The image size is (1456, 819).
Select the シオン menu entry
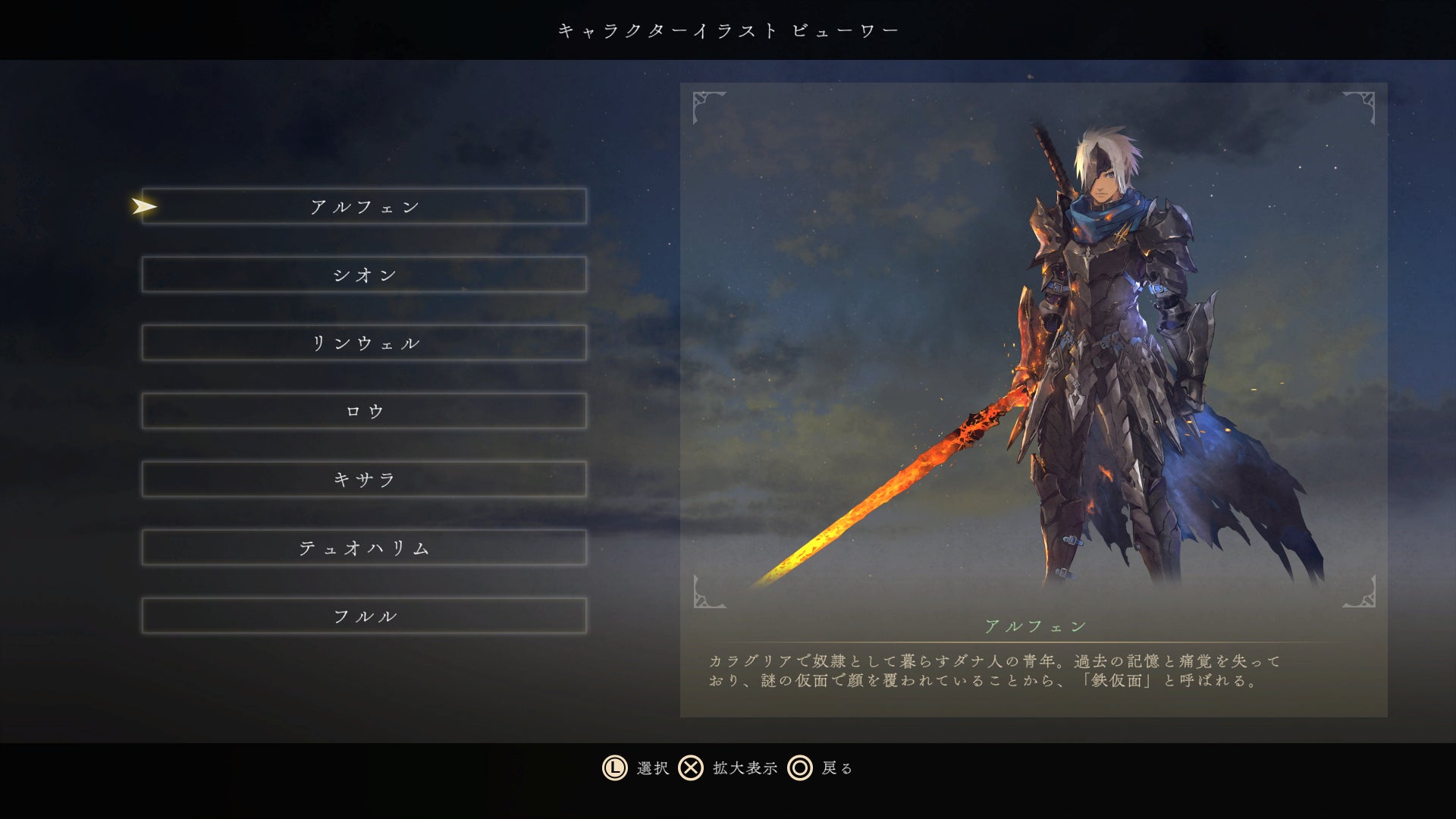point(364,275)
